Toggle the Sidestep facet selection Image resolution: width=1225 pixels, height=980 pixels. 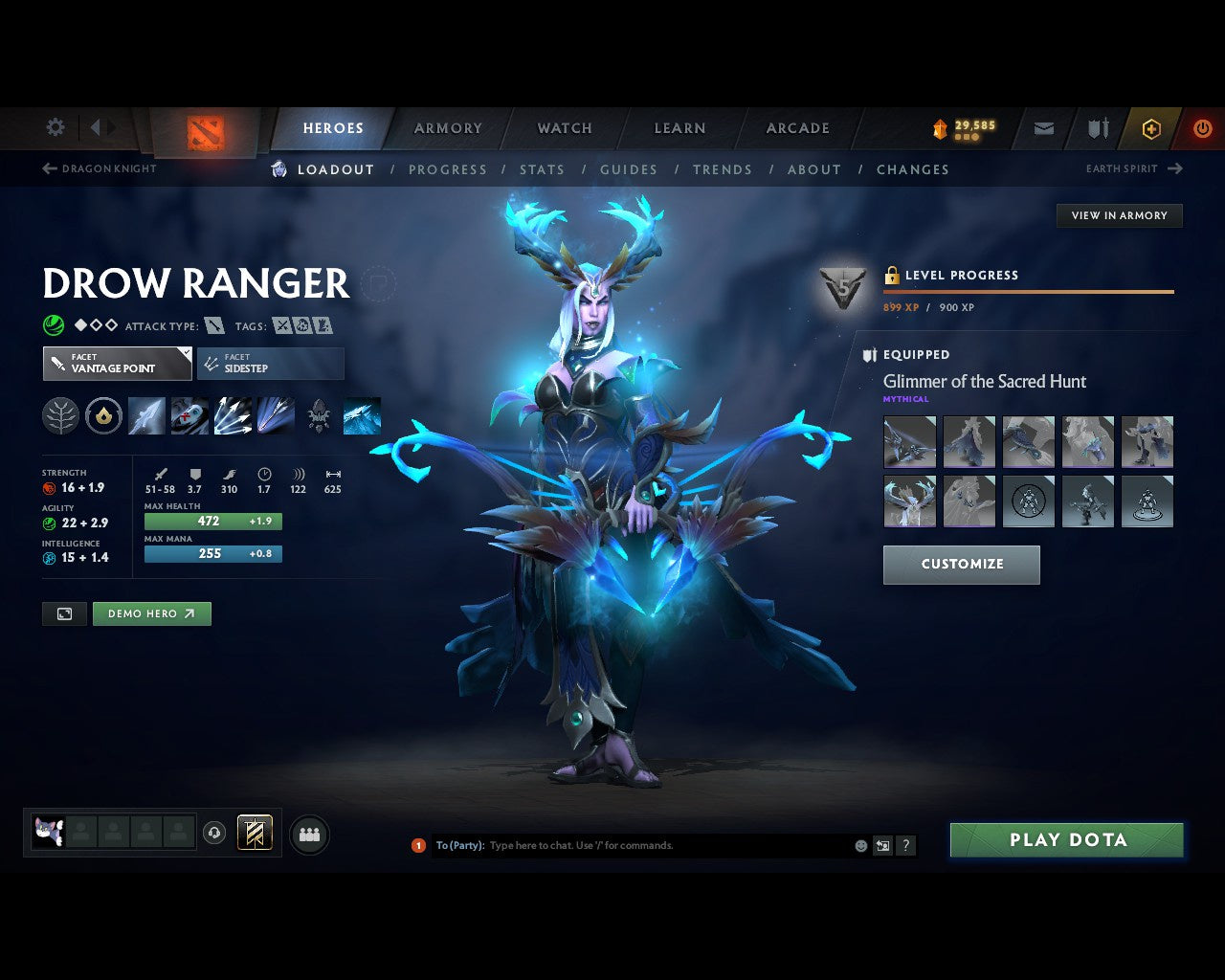(x=271, y=364)
